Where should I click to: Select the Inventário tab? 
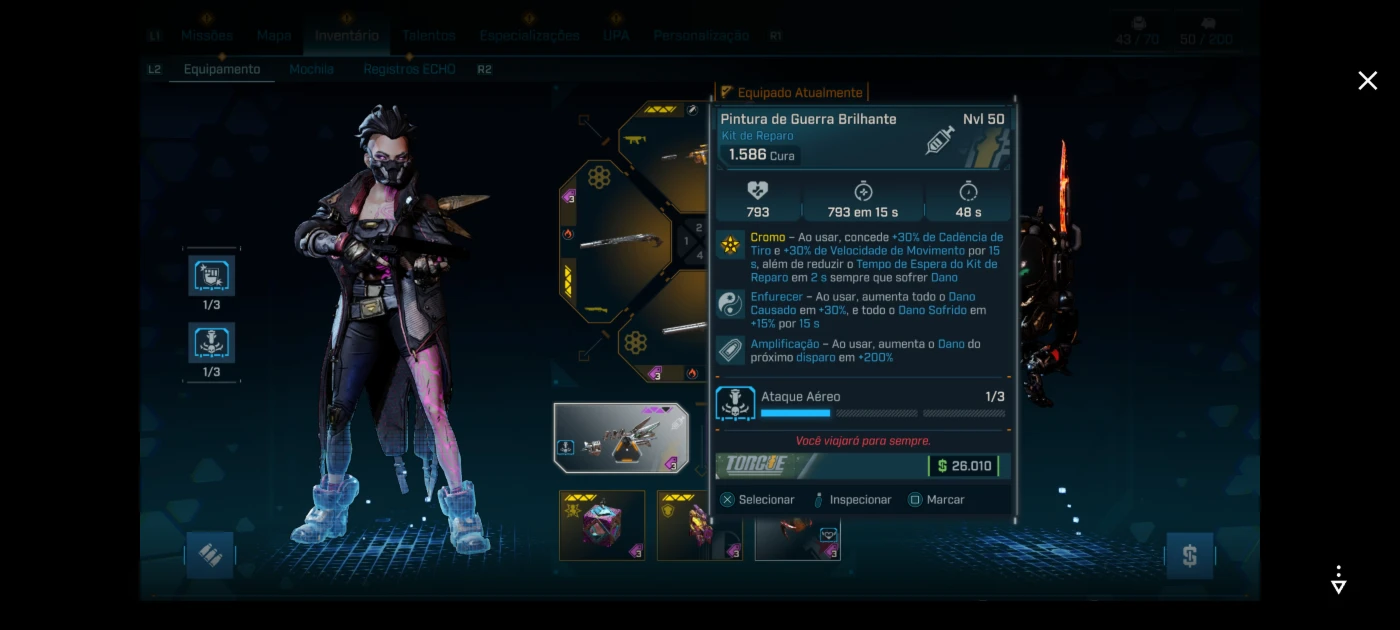coord(346,35)
